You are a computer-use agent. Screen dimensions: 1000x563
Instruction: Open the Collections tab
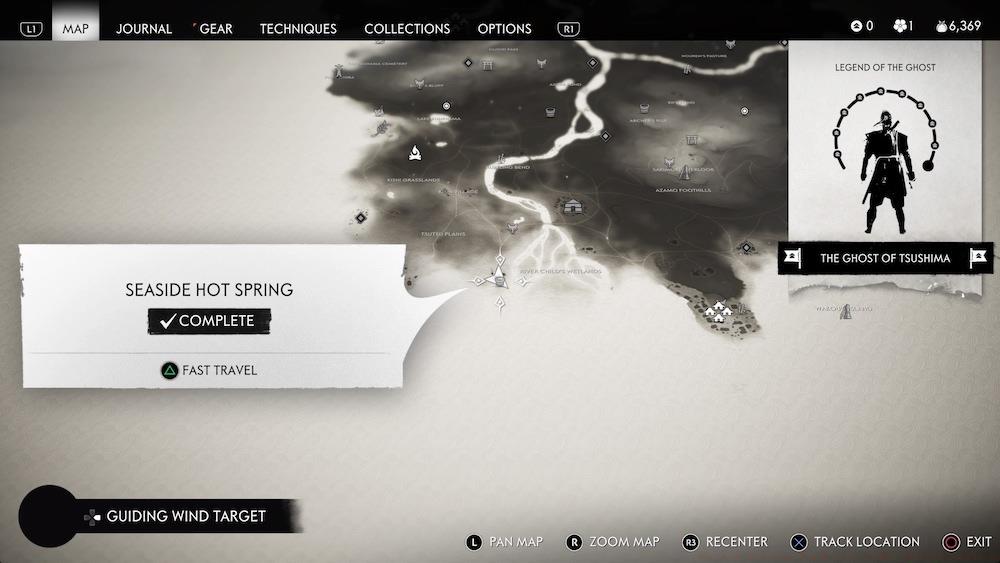(407, 28)
